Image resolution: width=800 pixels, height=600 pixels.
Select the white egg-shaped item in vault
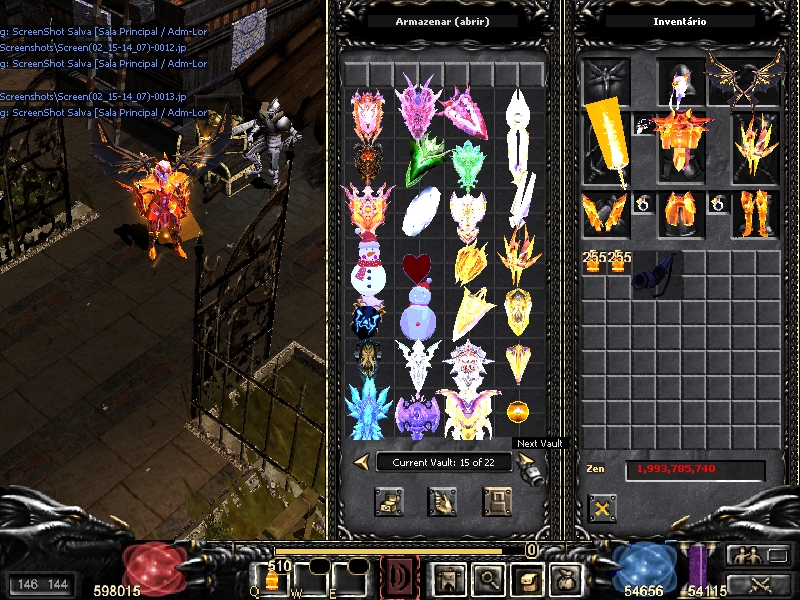click(416, 211)
